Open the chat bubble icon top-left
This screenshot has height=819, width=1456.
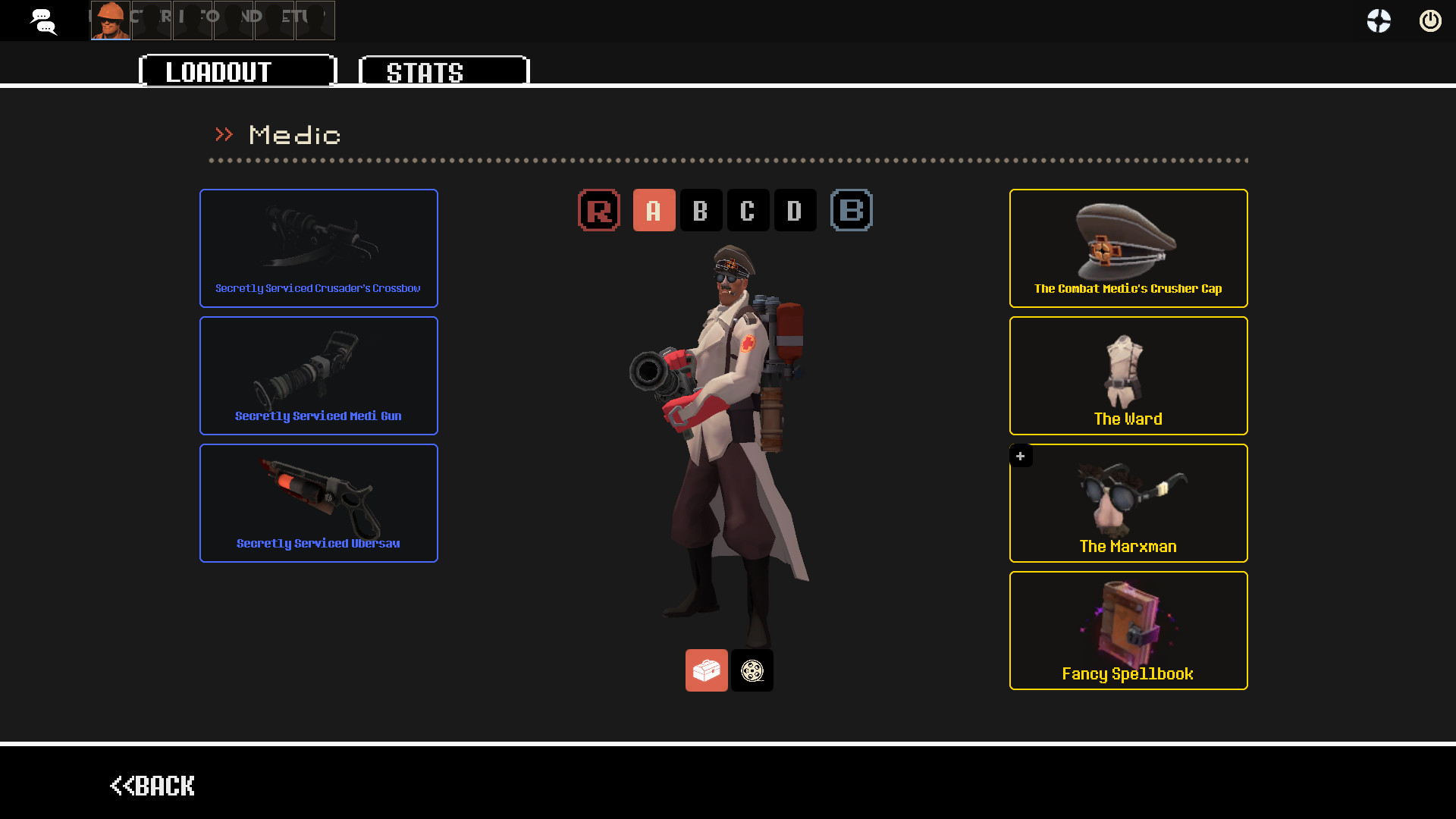coord(43,20)
